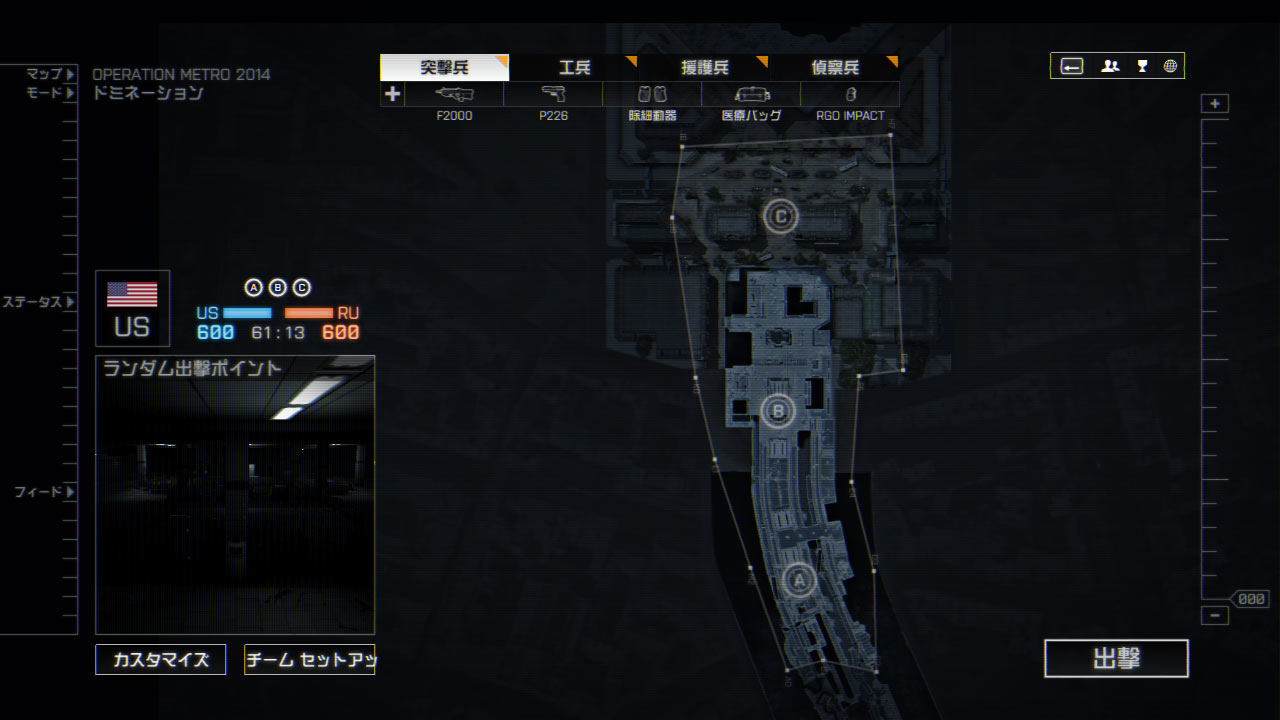
Task: Zoom in the map with plus button
Action: click(1215, 104)
